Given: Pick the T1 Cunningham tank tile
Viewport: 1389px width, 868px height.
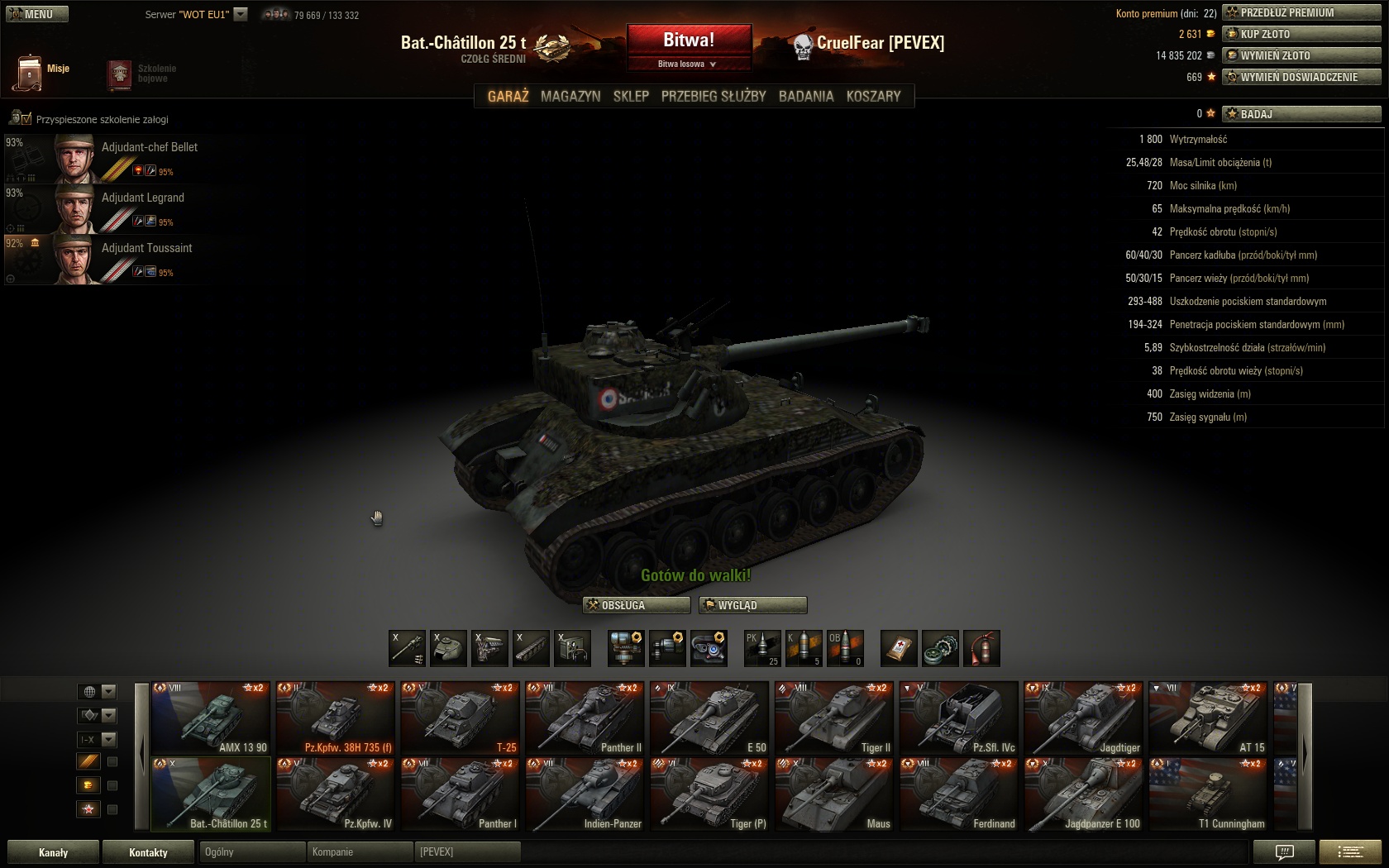Looking at the screenshot, I should point(1208,794).
